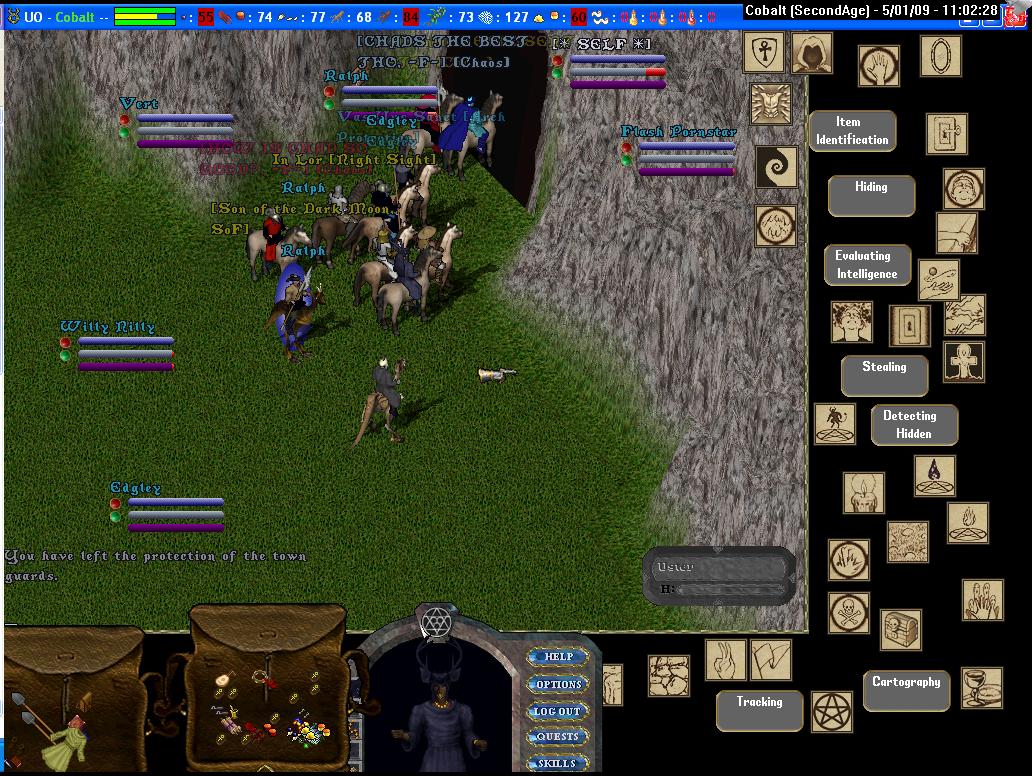This screenshot has width=1032, height=776.
Task: Click the Log Out button
Action: tap(557, 711)
